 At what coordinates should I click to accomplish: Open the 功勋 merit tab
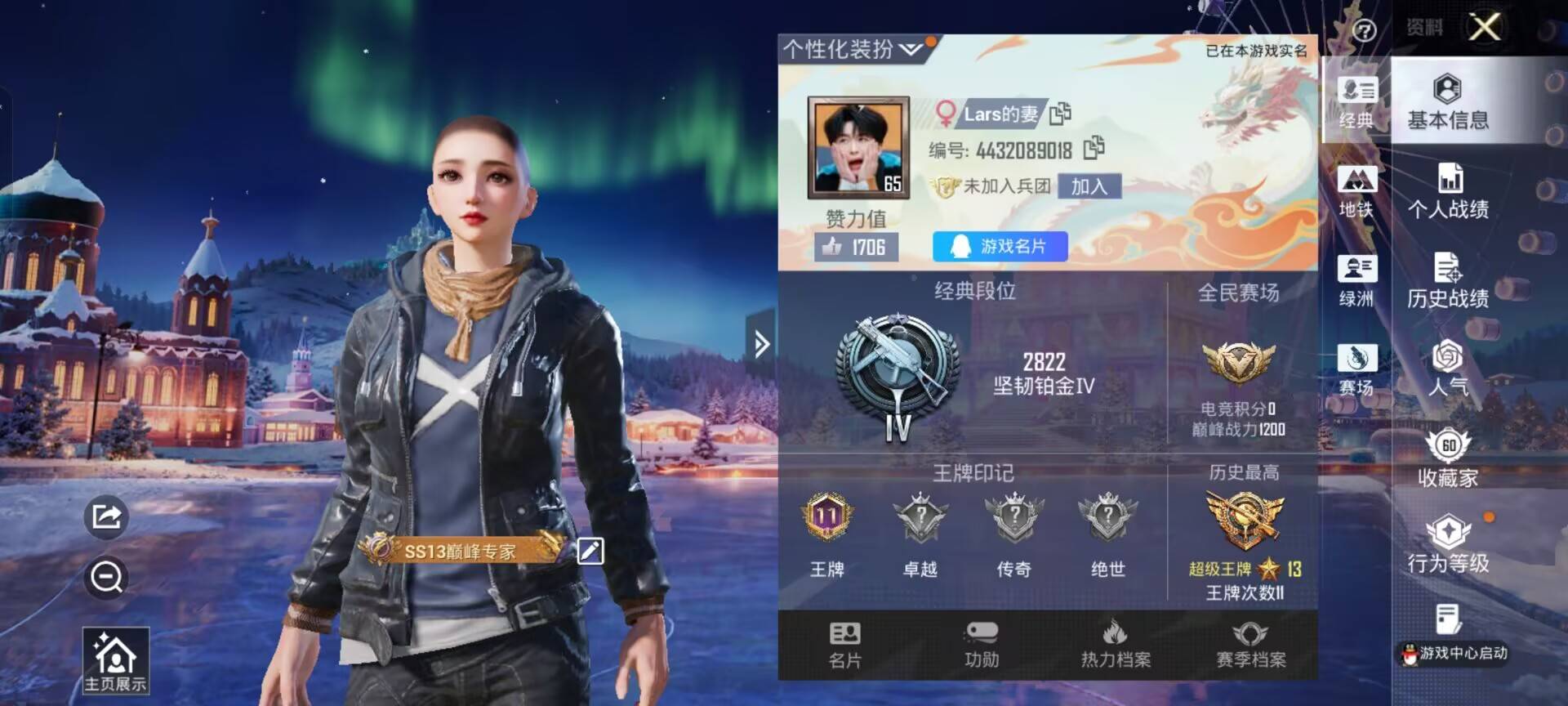pyautogui.click(x=981, y=644)
